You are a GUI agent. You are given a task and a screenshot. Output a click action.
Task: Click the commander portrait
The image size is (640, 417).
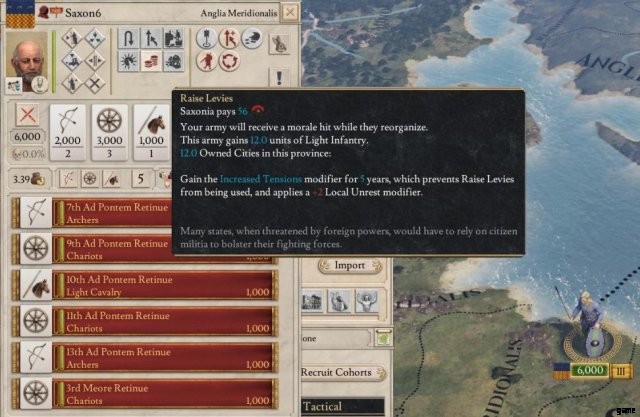point(28,62)
